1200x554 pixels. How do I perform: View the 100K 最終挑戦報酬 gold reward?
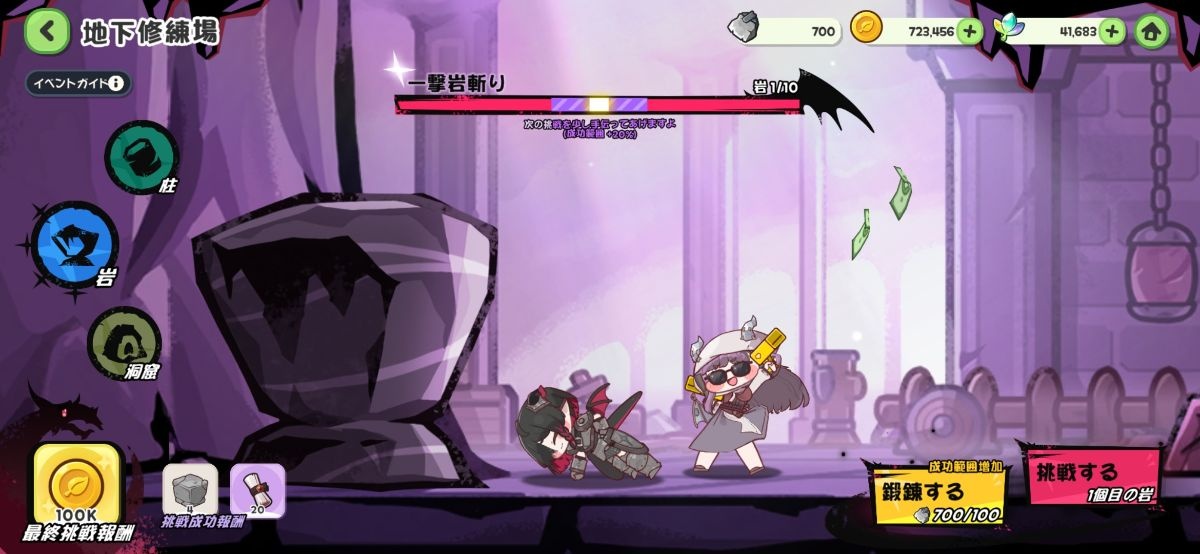pyautogui.click(x=77, y=487)
